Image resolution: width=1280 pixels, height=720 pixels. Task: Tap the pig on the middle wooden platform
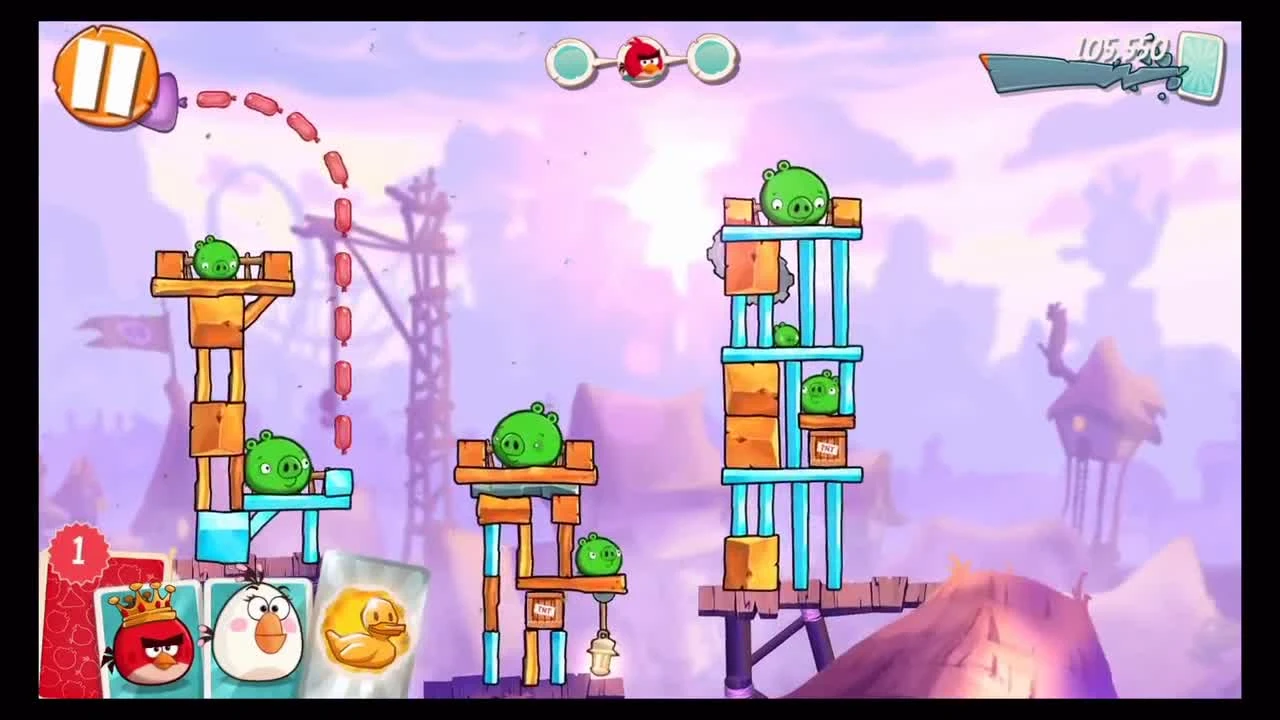(x=525, y=435)
